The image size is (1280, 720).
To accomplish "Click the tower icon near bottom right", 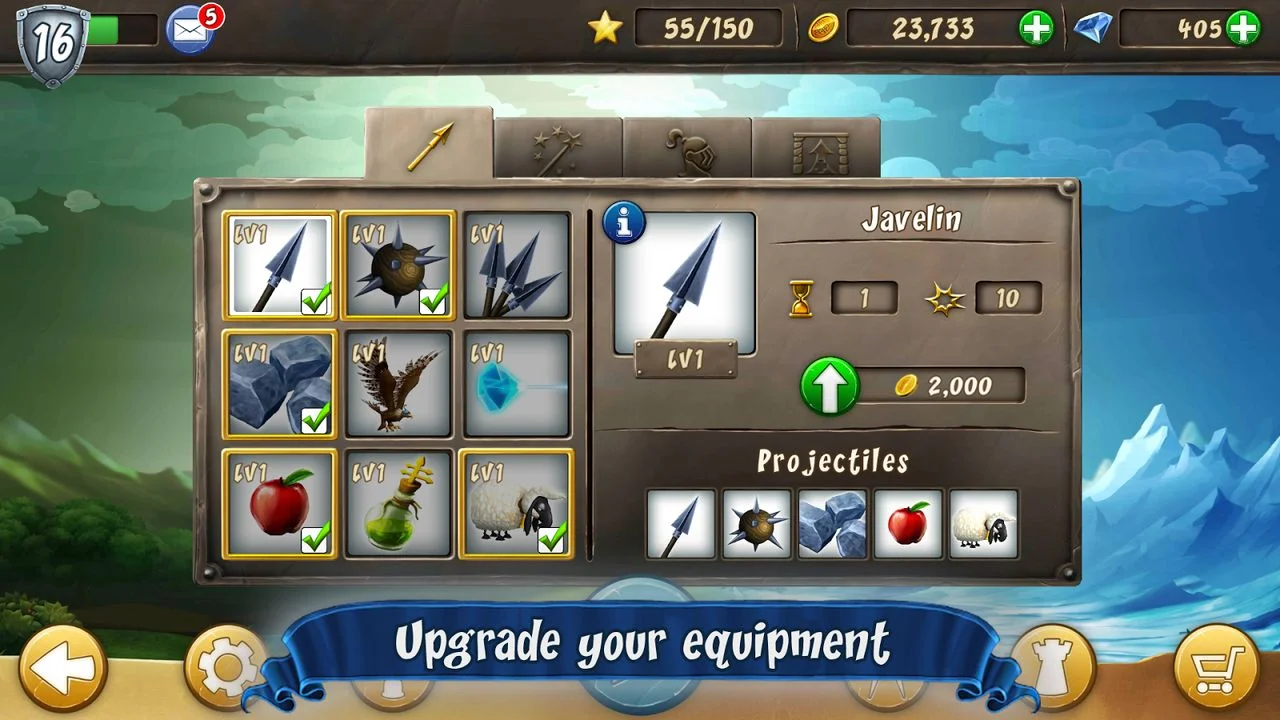I will point(1053,668).
